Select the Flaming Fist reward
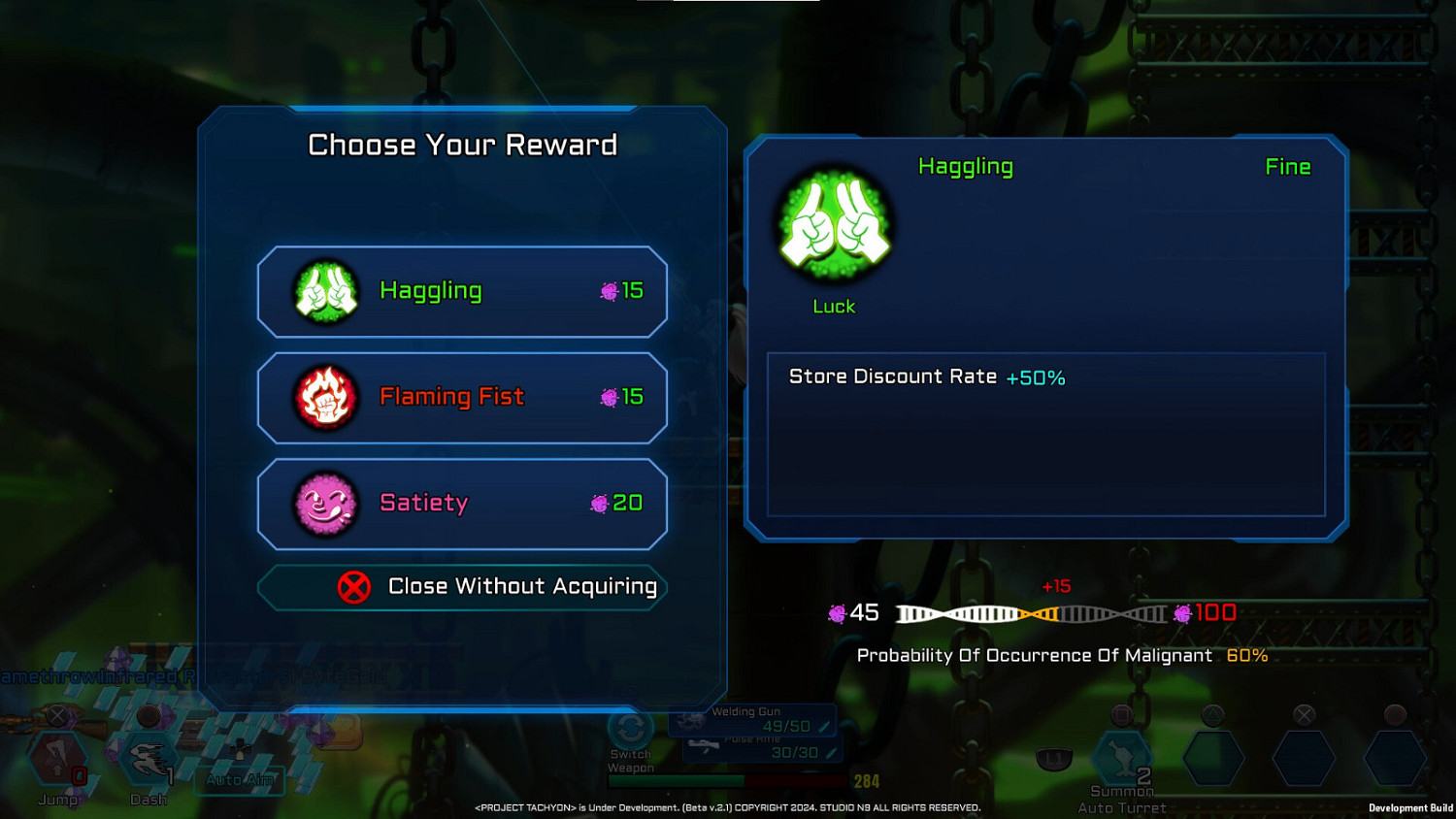The height and width of the screenshot is (819, 1456). click(x=462, y=397)
